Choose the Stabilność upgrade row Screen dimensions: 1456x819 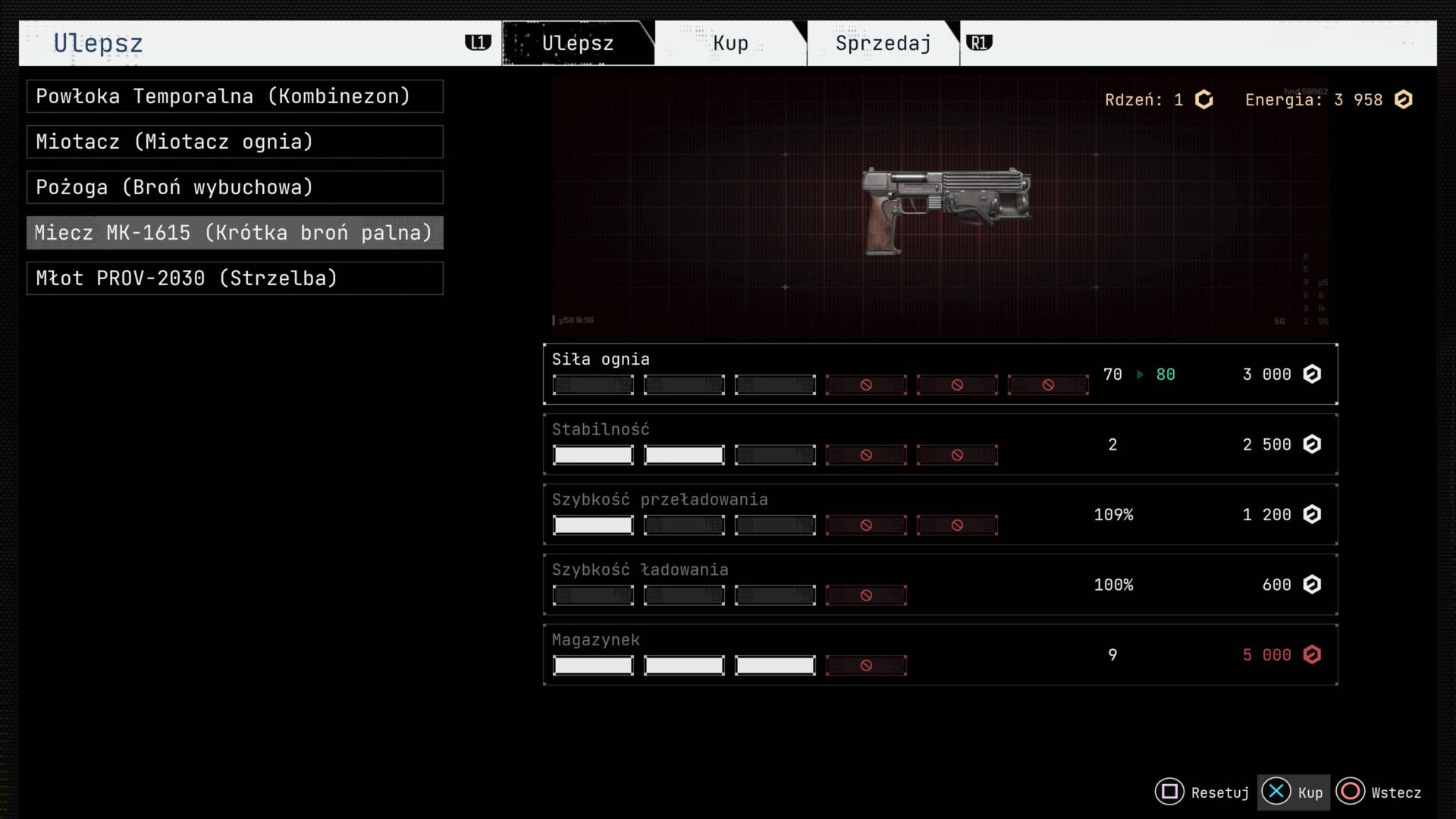tap(940, 444)
